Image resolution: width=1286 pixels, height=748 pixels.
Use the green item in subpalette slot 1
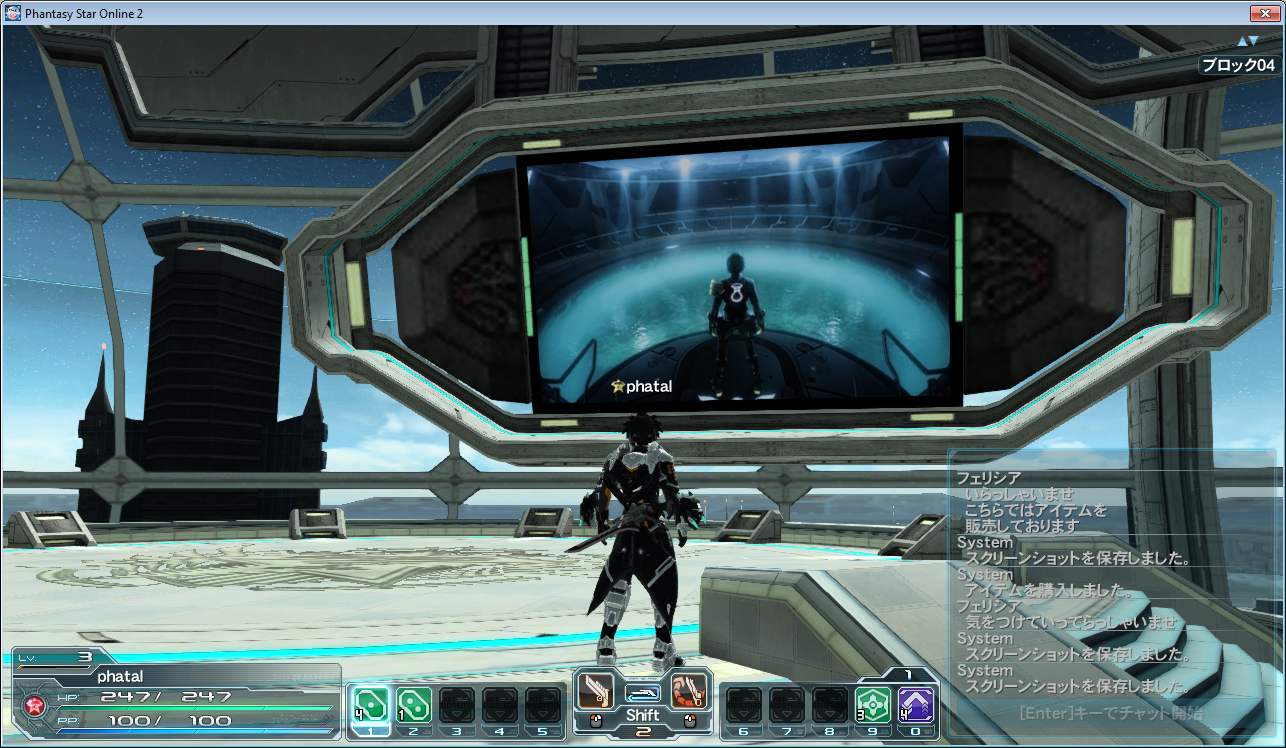pyautogui.click(x=371, y=703)
